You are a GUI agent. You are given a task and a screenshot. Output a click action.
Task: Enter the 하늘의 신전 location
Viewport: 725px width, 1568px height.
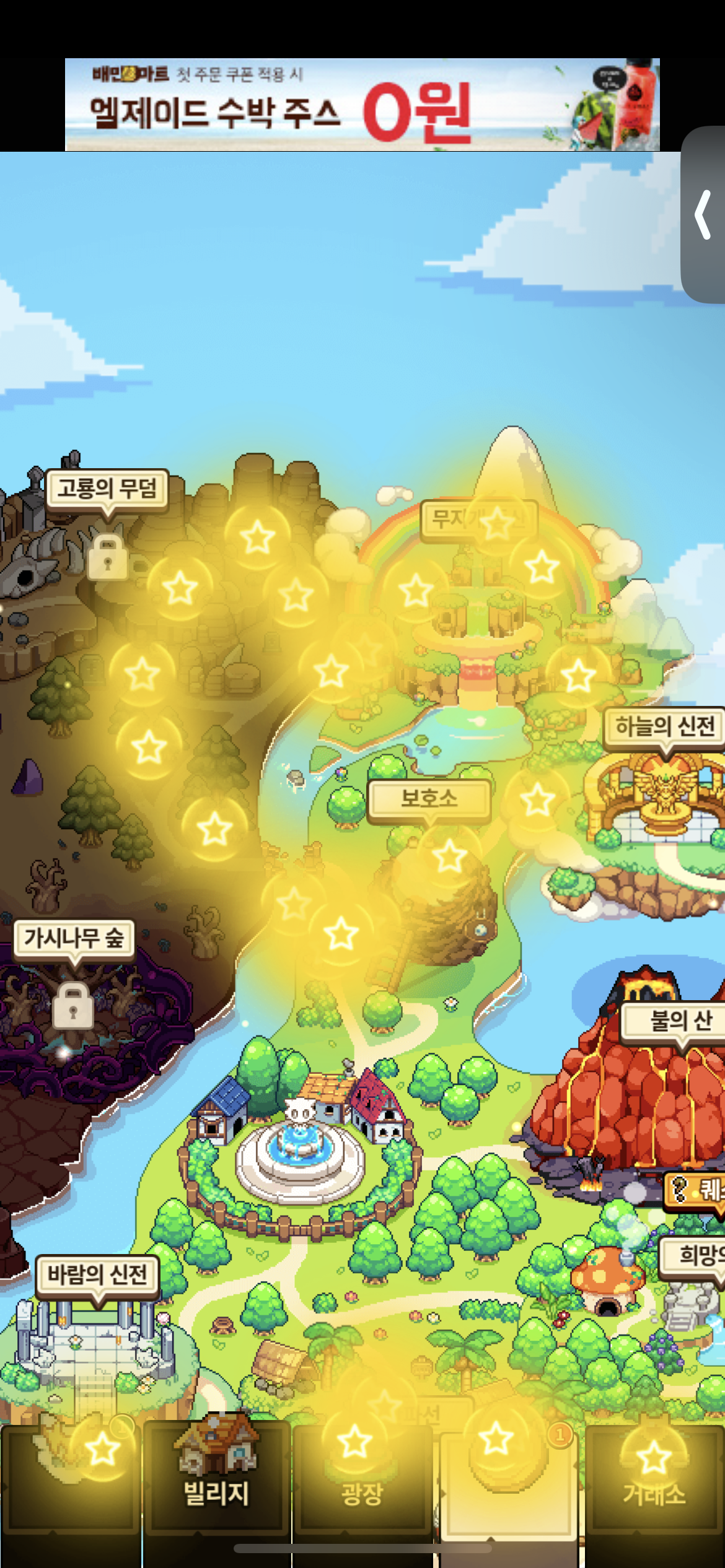[x=664, y=726]
